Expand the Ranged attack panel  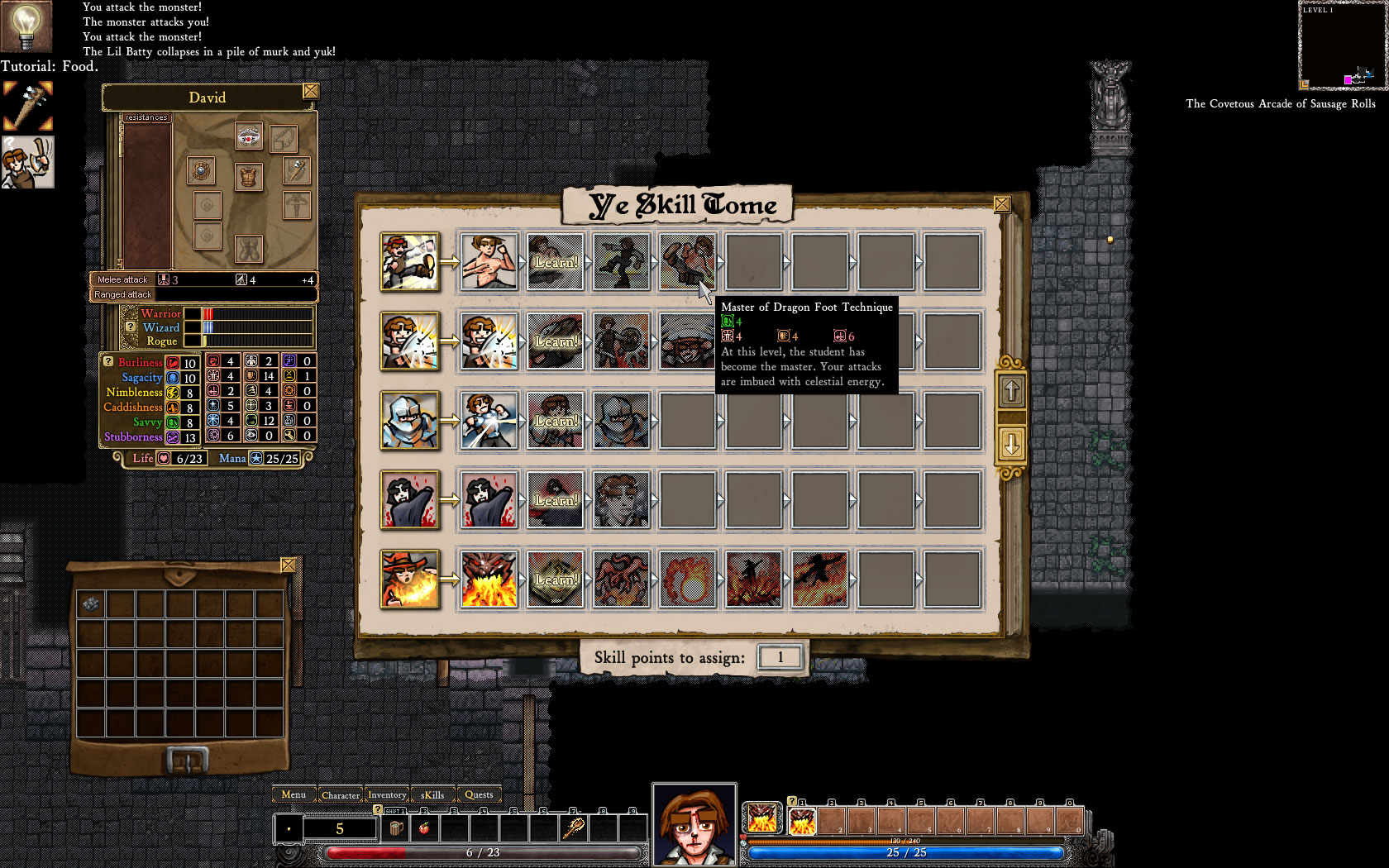(122, 294)
